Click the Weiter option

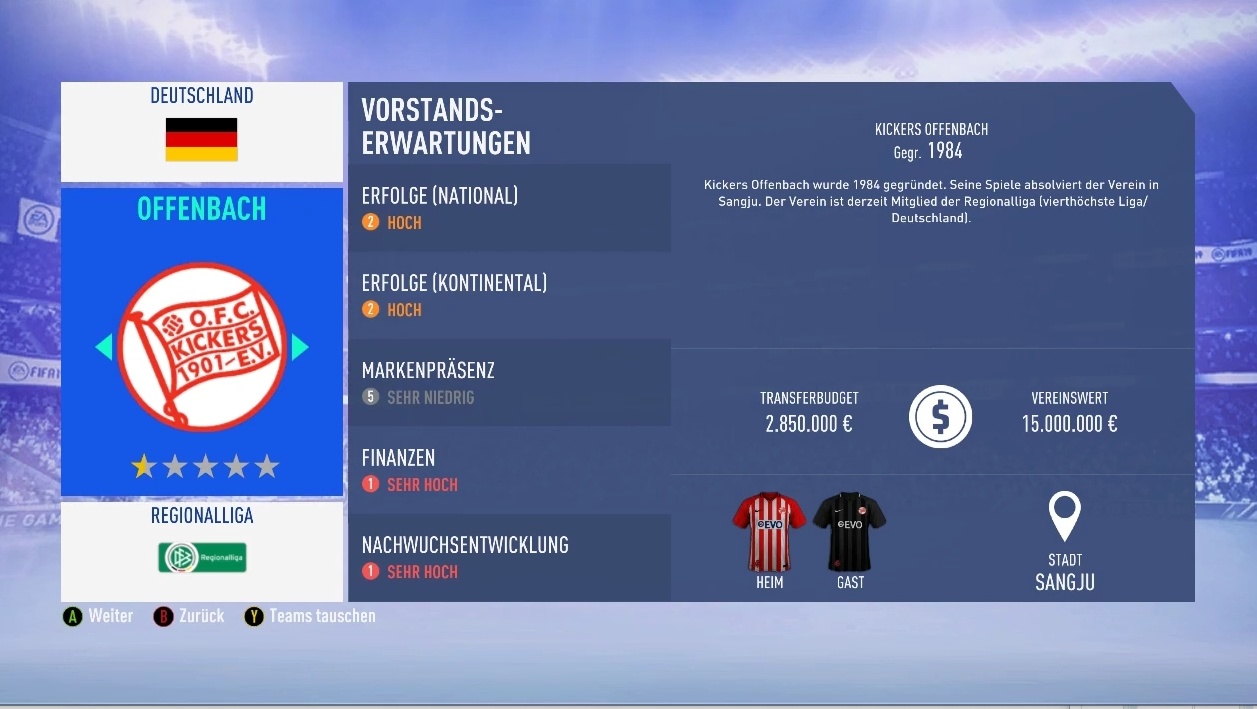point(98,616)
